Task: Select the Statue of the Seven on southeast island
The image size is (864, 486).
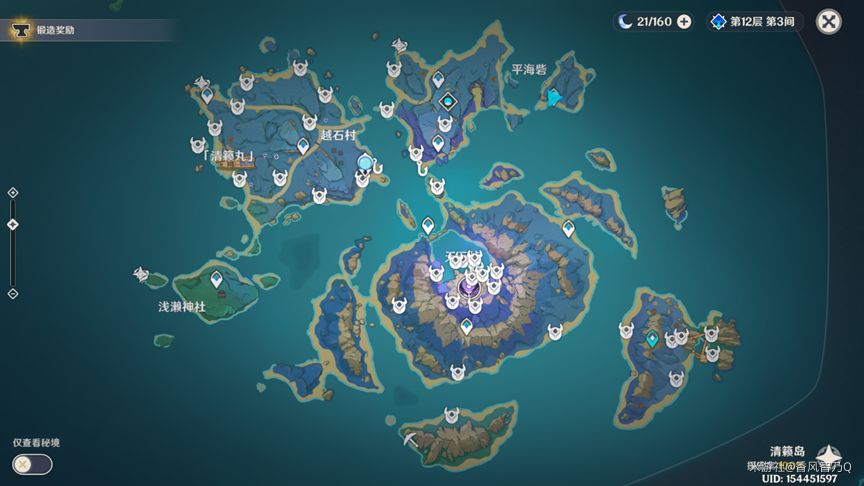Action: point(653,339)
